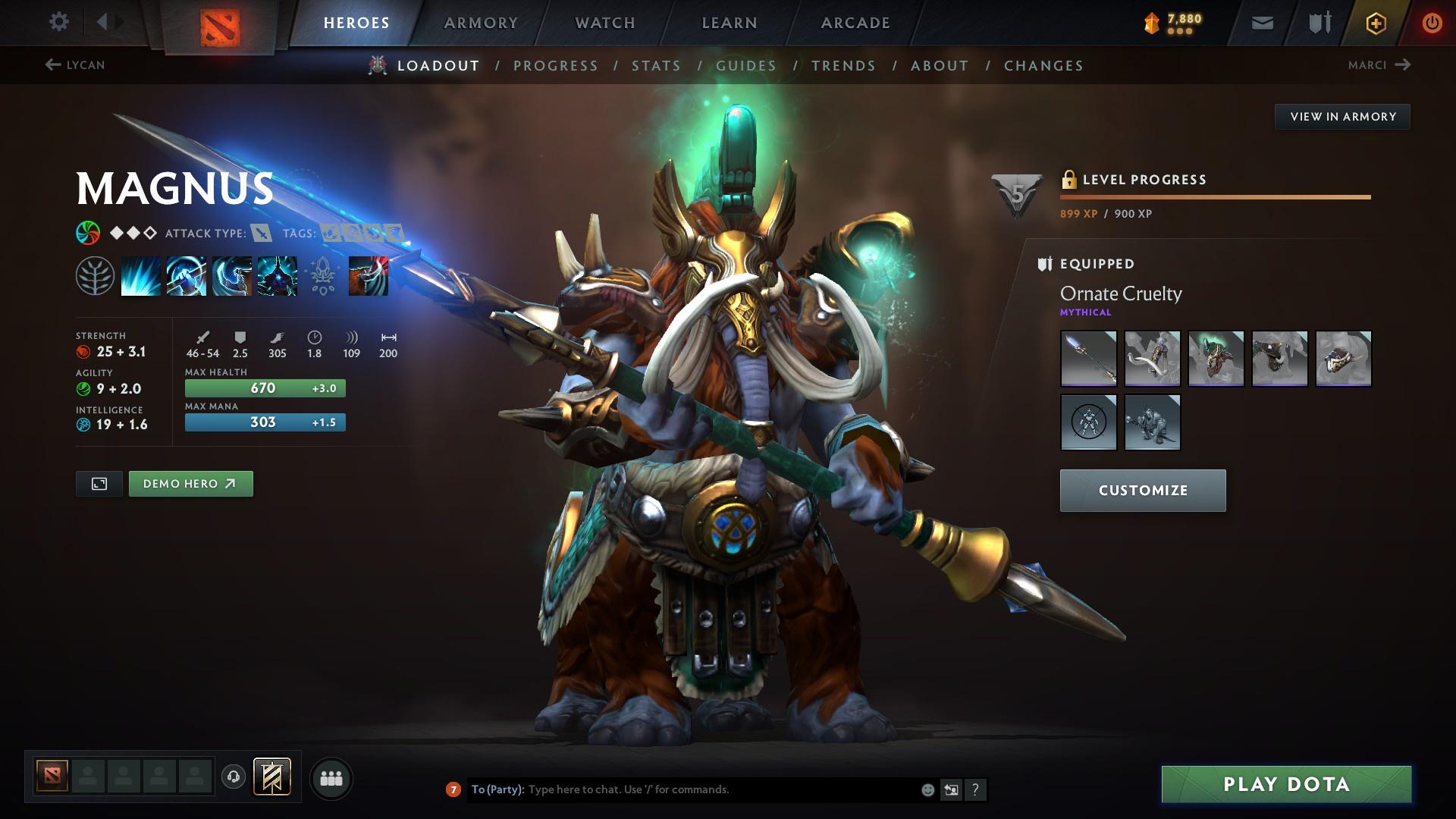The image size is (1456, 819).
Task: Click the party chat input field
Action: point(720,789)
